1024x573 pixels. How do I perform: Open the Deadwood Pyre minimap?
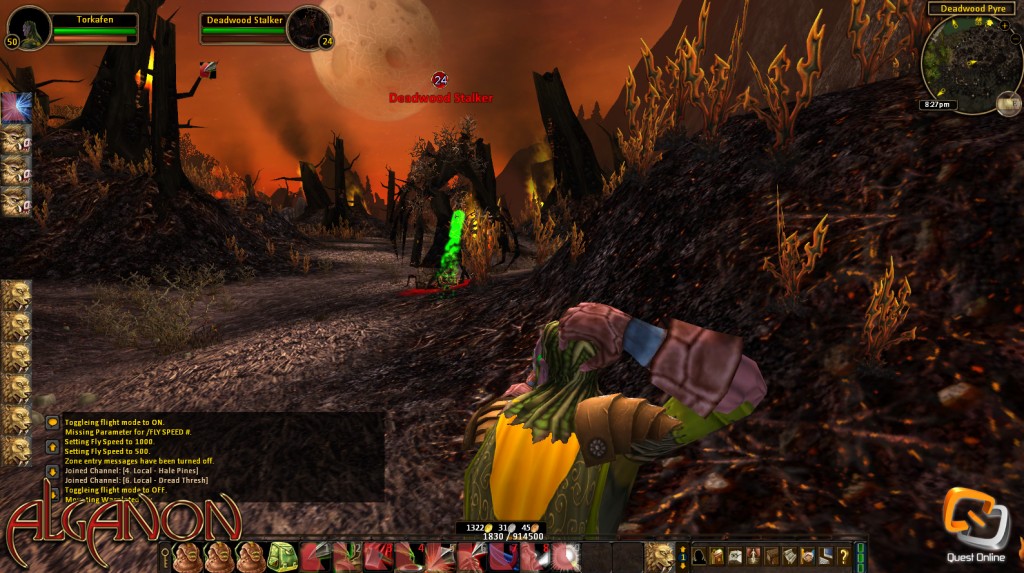967,62
